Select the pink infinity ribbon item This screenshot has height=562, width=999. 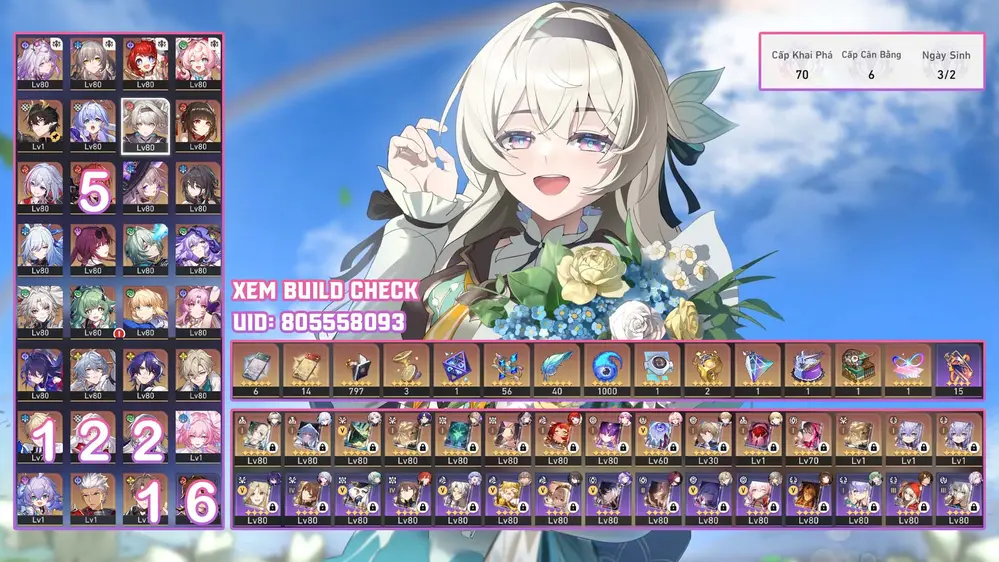click(x=908, y=371)
